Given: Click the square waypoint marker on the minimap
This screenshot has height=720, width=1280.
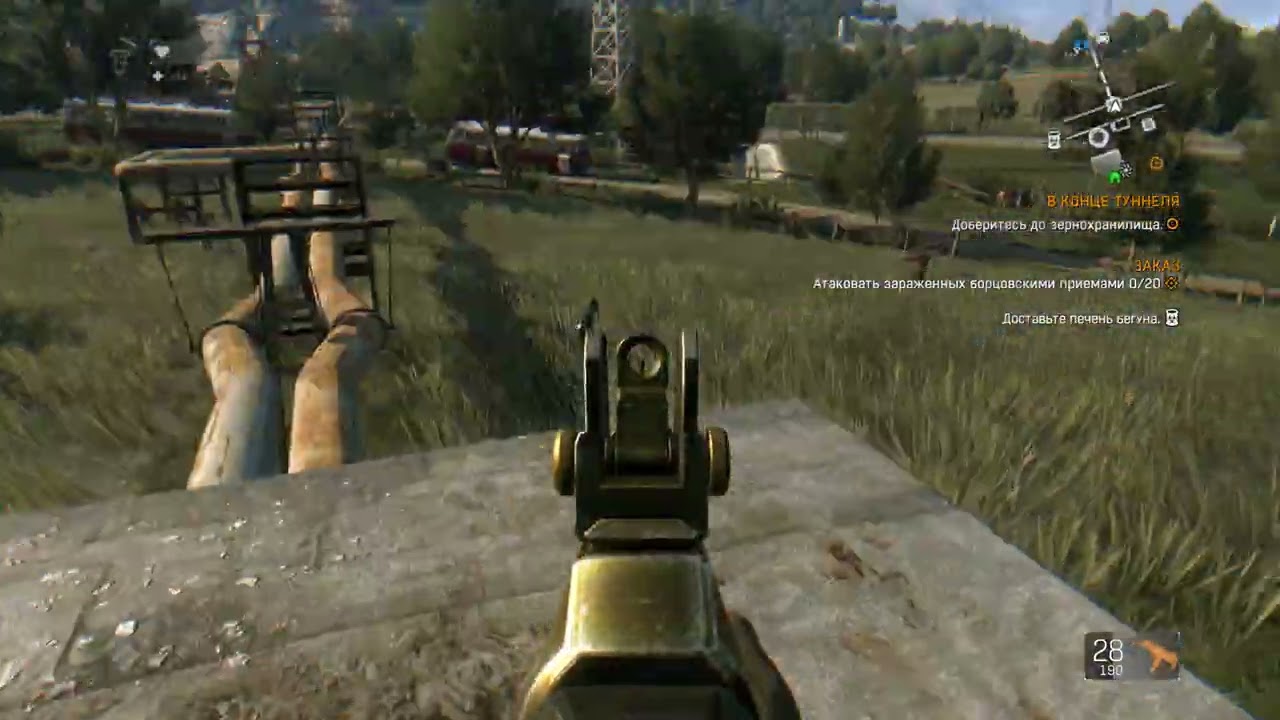Looking at the screenshot, I should click(1148, 125).
